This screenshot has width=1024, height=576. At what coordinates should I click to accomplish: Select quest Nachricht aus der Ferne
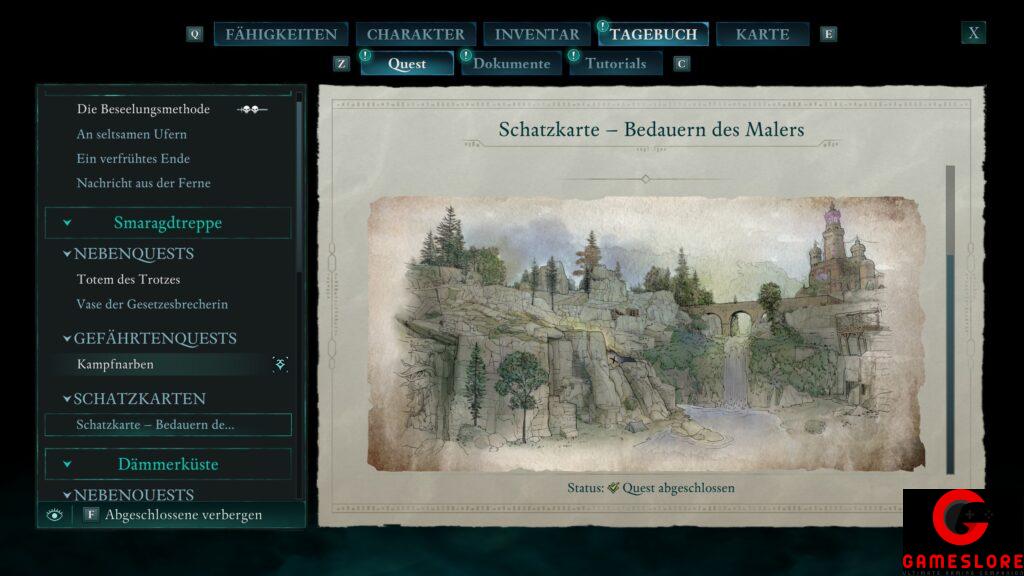pos(143,183)
